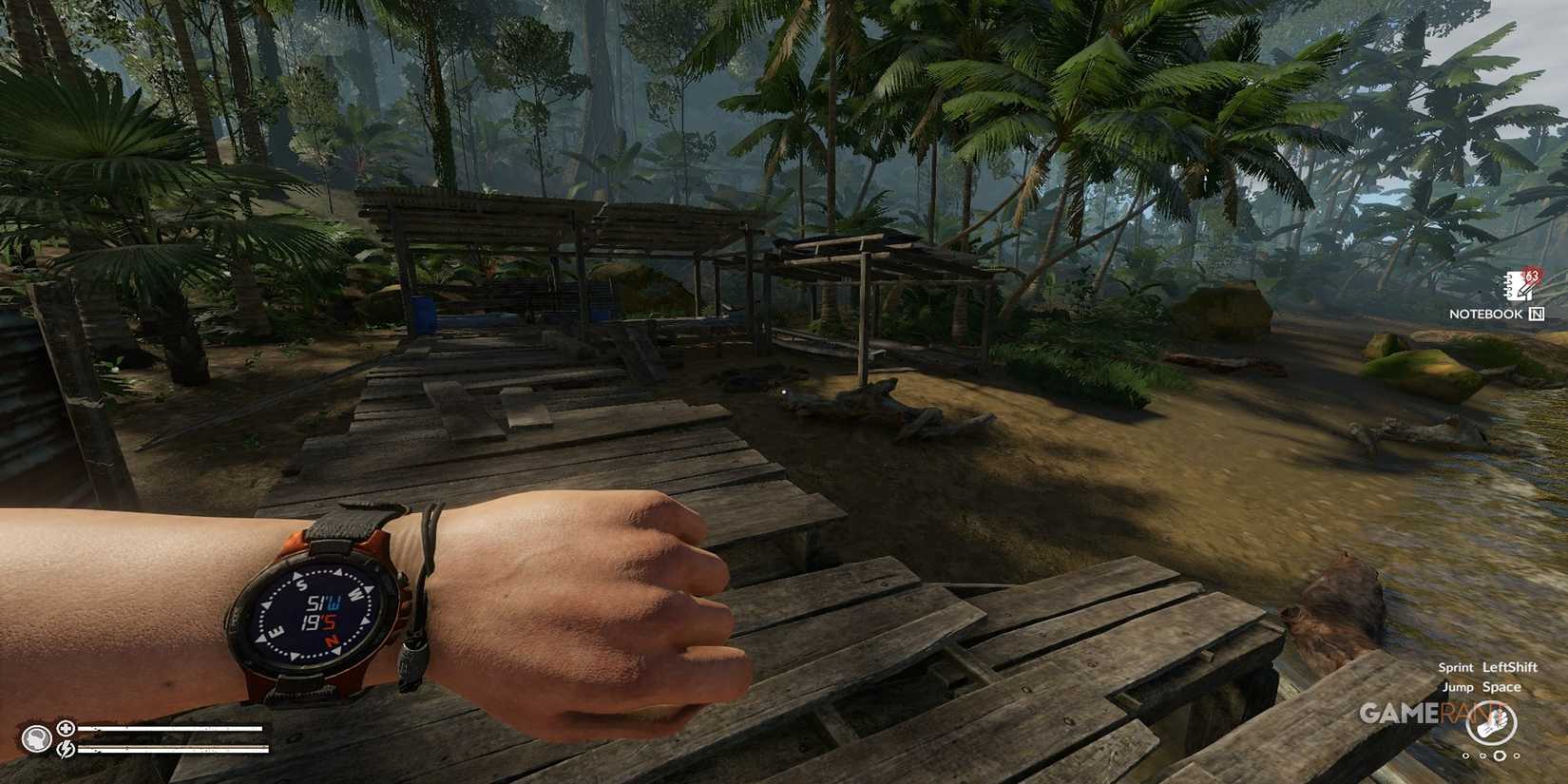Click the N keybind icon beside NOTEBOOK

click(x=1537, y=314)
